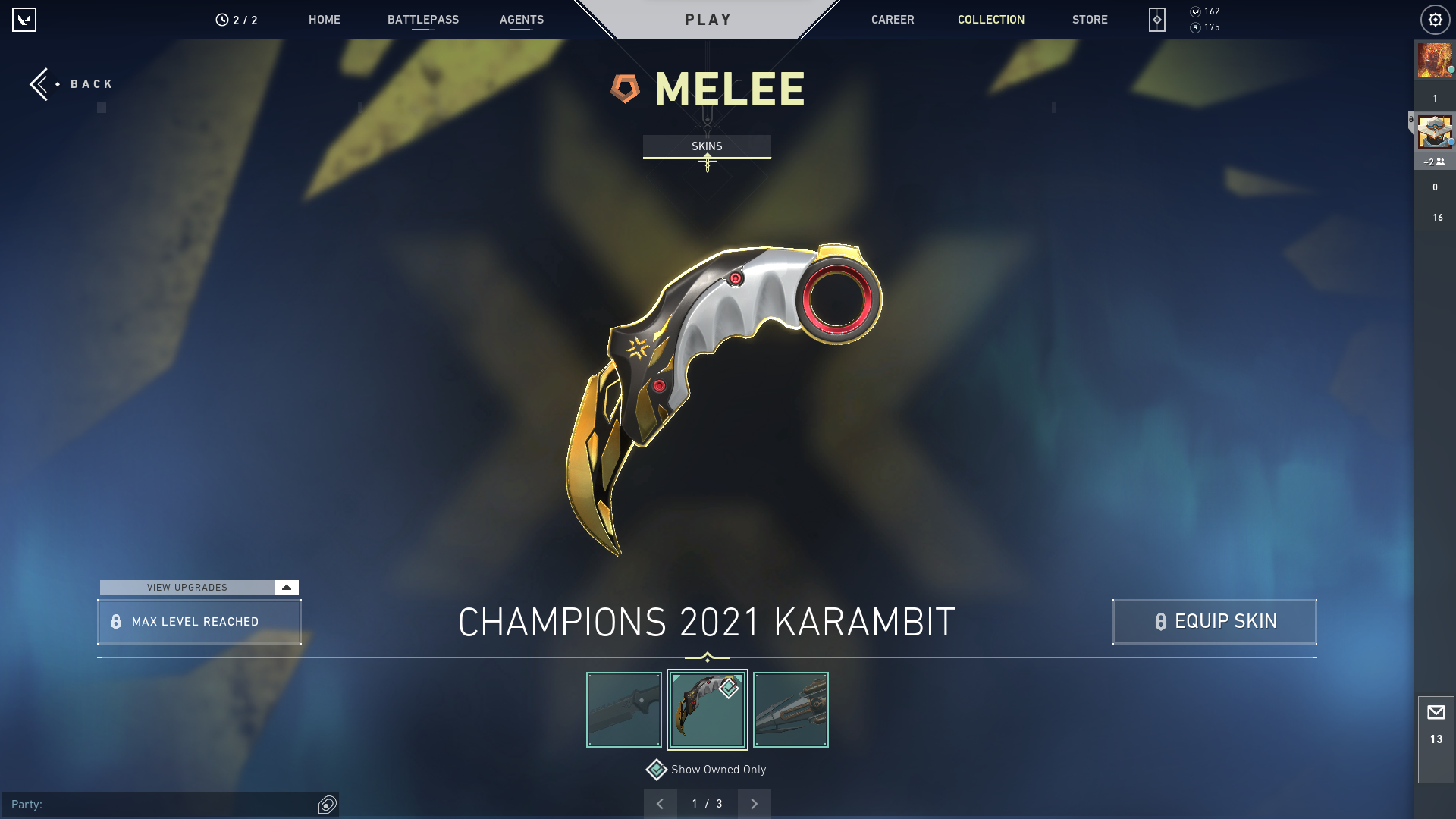Click the Equip Skin button

tap(1214, 622)
